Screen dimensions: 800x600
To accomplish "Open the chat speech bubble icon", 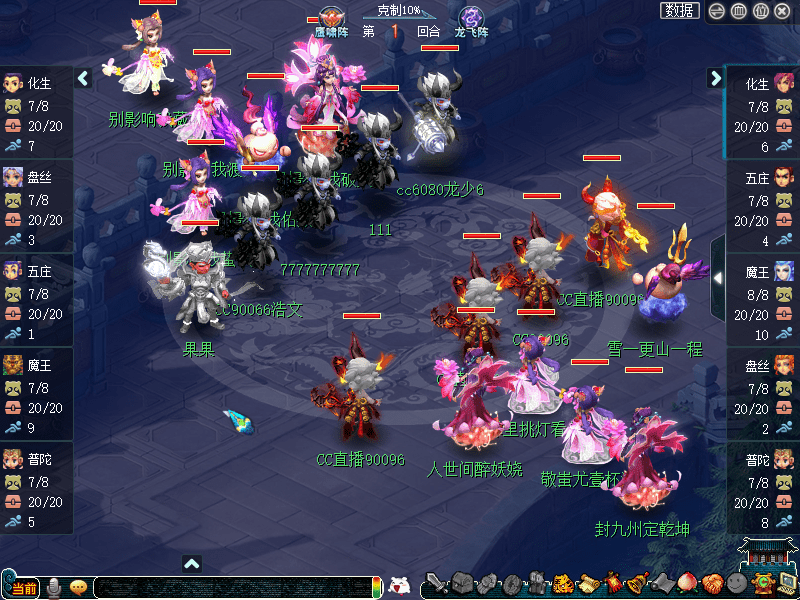I will click(x=78, y=588).
